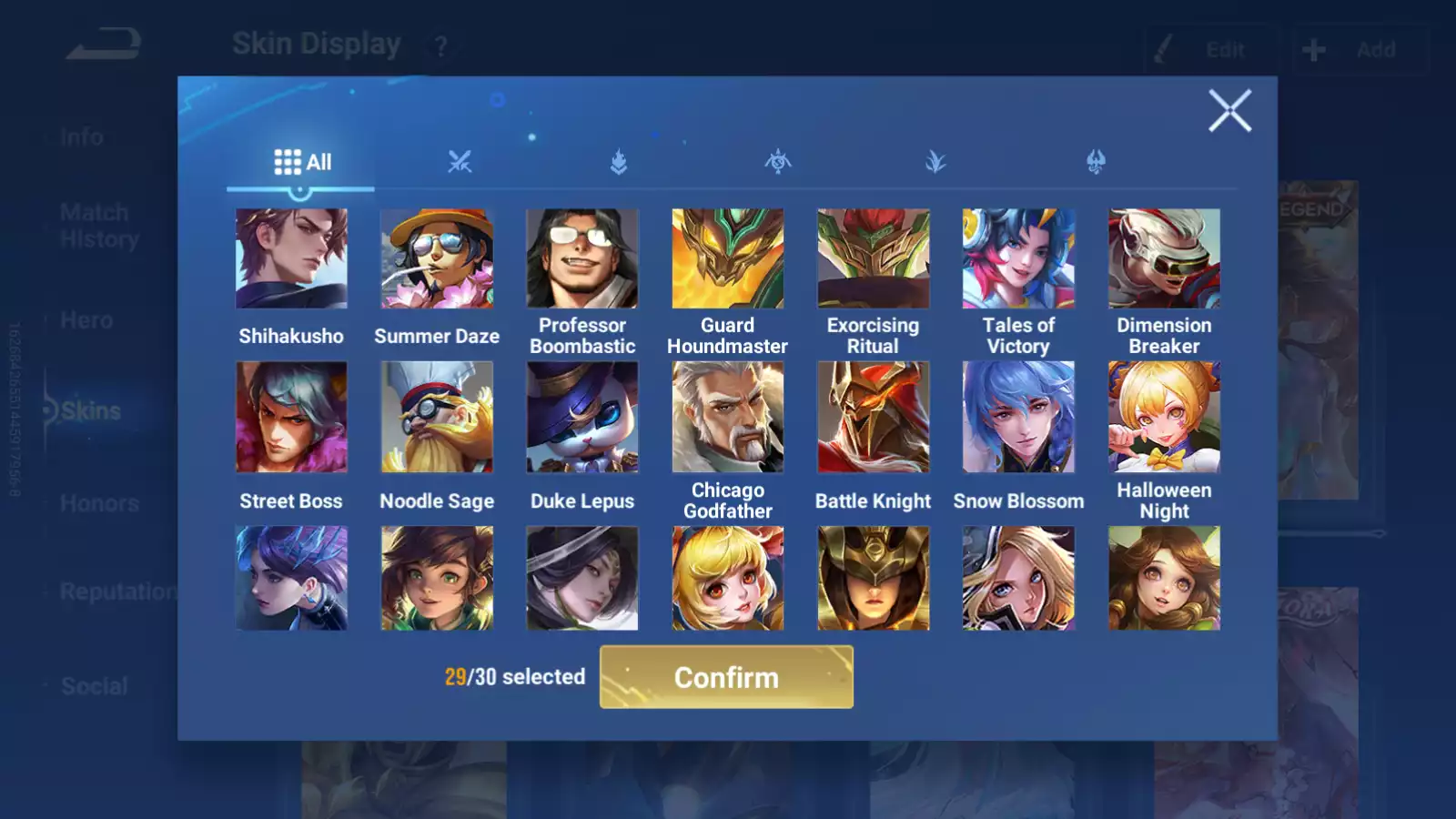Screen dimensions: 1456x819
Task: Click the Summer Daze skin artwork
Action: (x=436, y=258)
